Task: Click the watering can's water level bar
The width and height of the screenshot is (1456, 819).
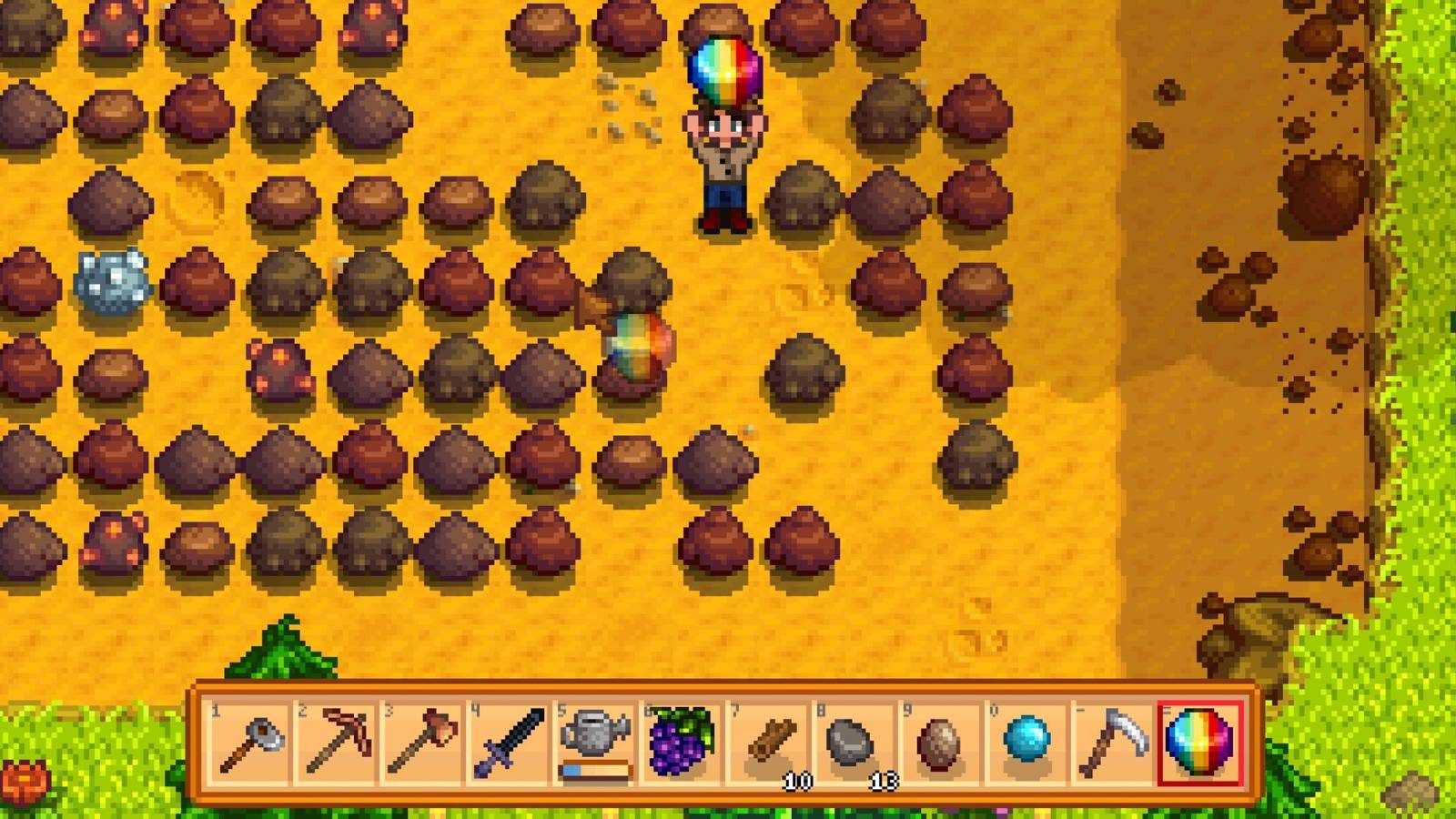Action: pos(594,769)
